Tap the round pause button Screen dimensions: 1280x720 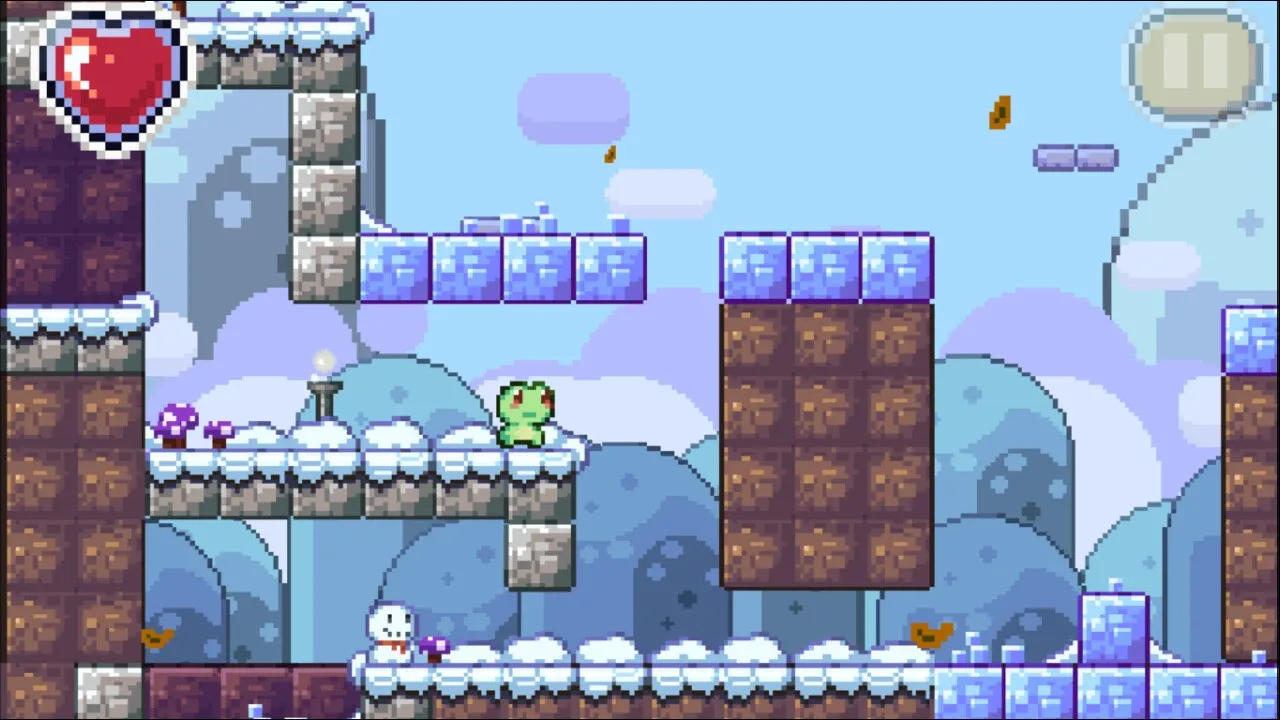pyautogui.click(x=1195, y=59)
